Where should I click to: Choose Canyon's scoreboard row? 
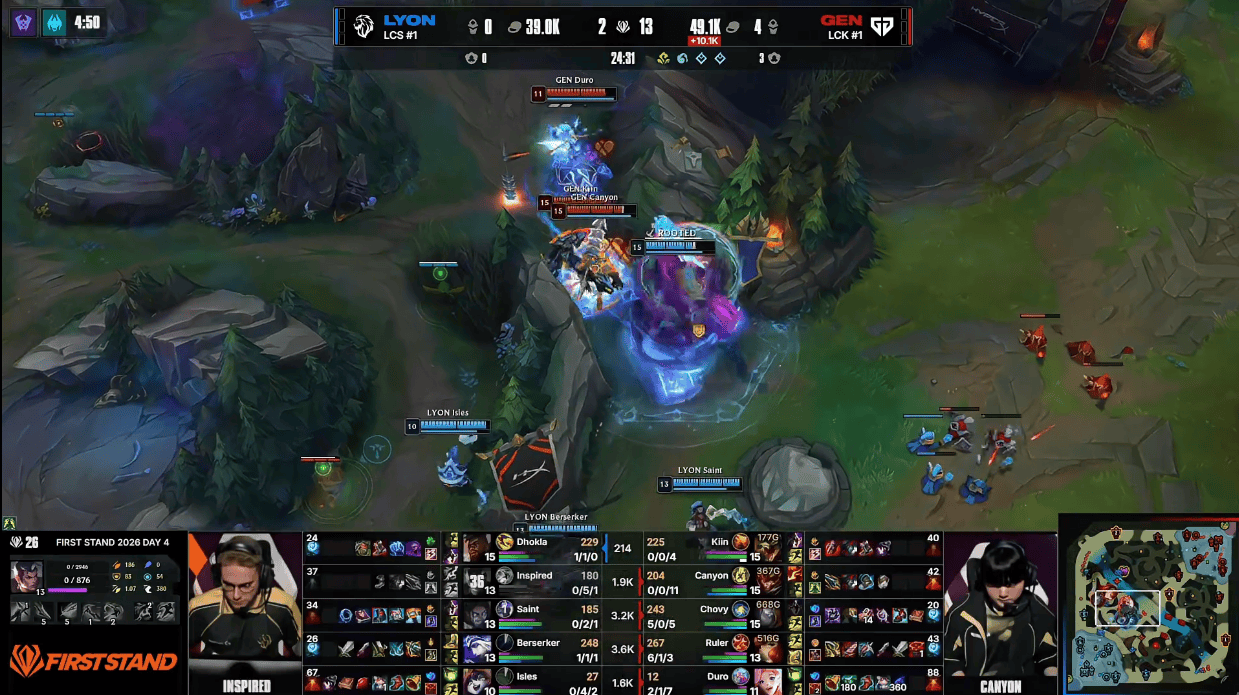coord(715,581)
